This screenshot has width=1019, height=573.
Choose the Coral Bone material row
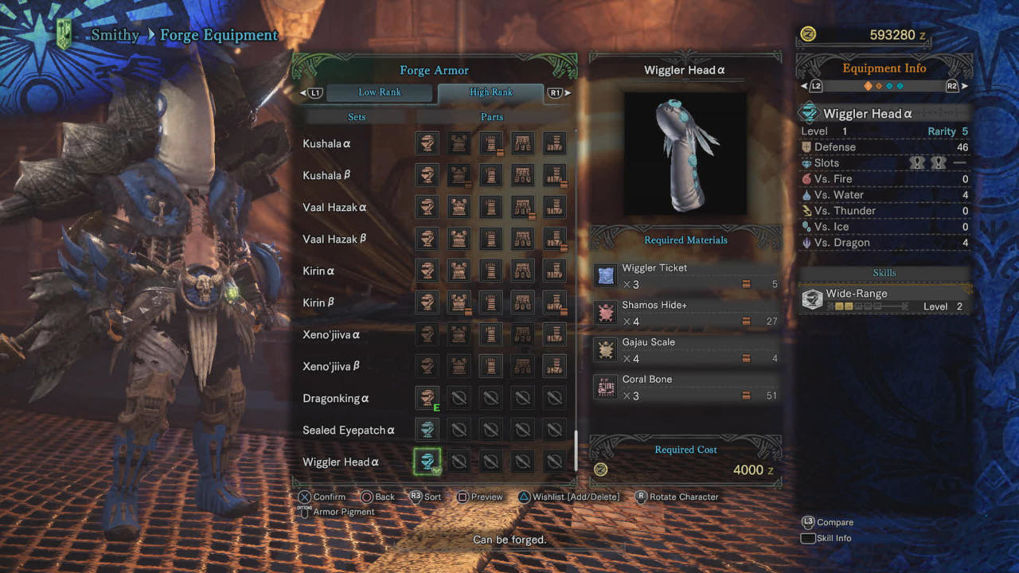686,387
